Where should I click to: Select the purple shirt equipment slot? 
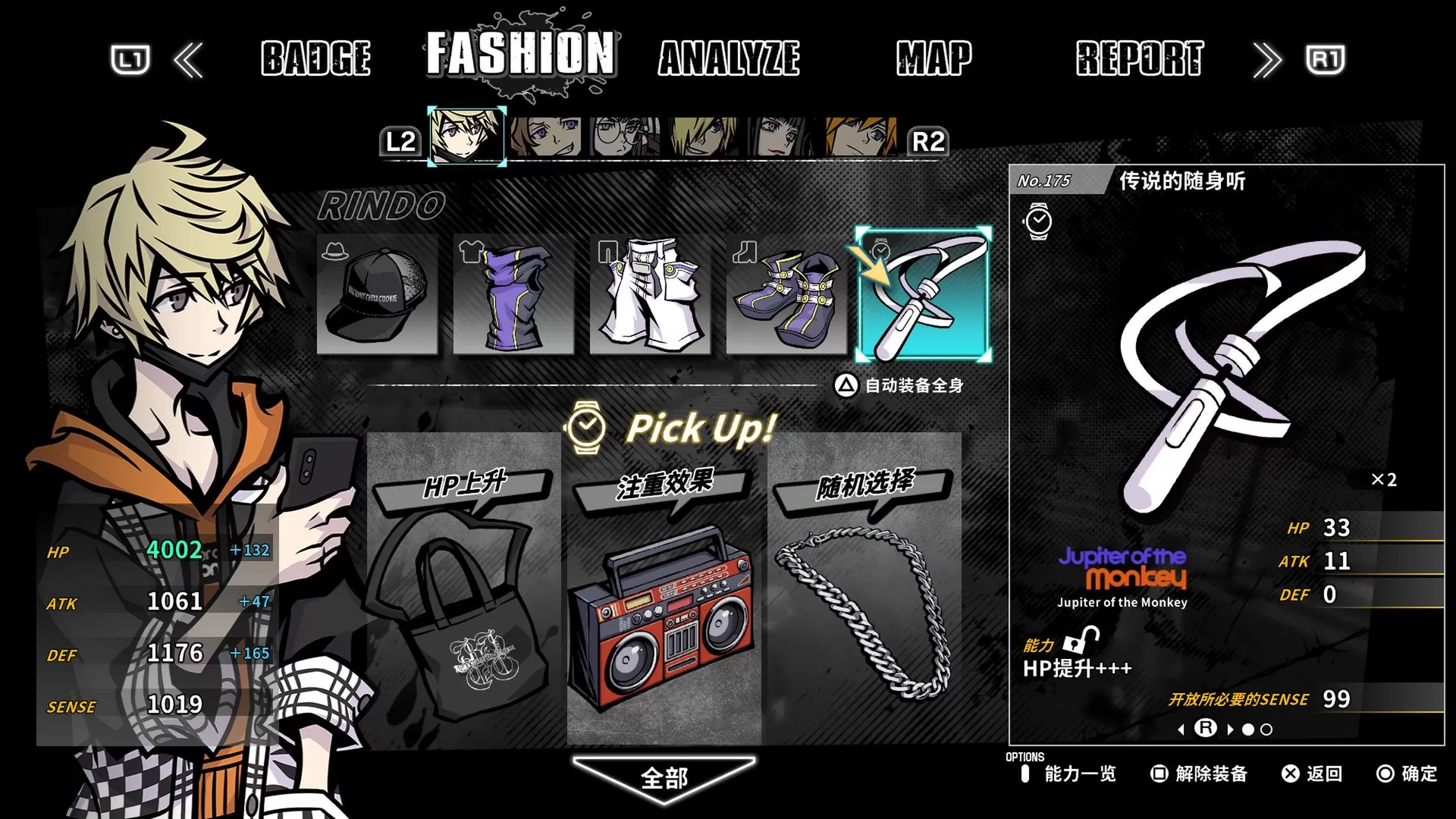click(513, 296)
